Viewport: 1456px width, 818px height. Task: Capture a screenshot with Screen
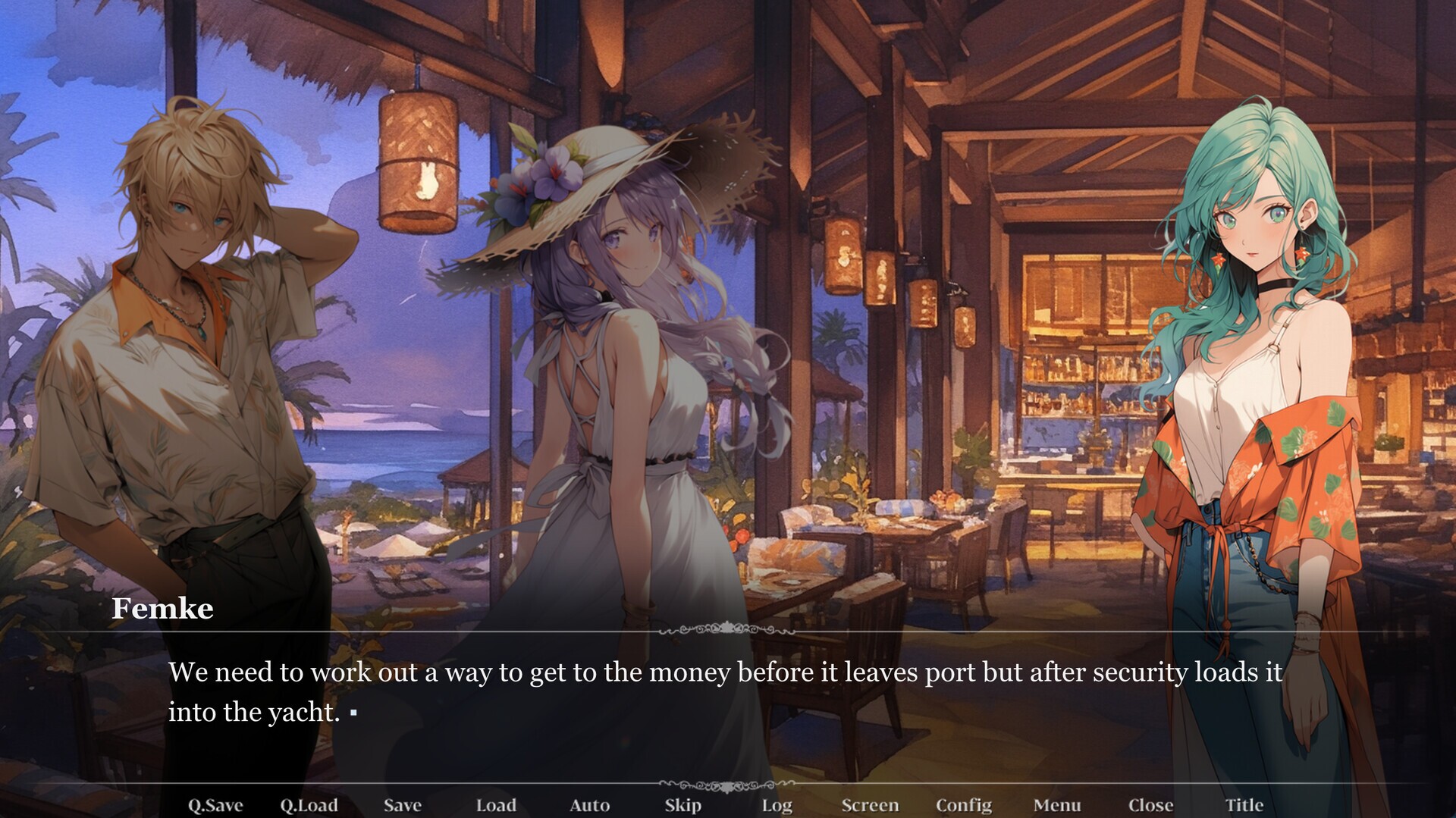point(871,805)
